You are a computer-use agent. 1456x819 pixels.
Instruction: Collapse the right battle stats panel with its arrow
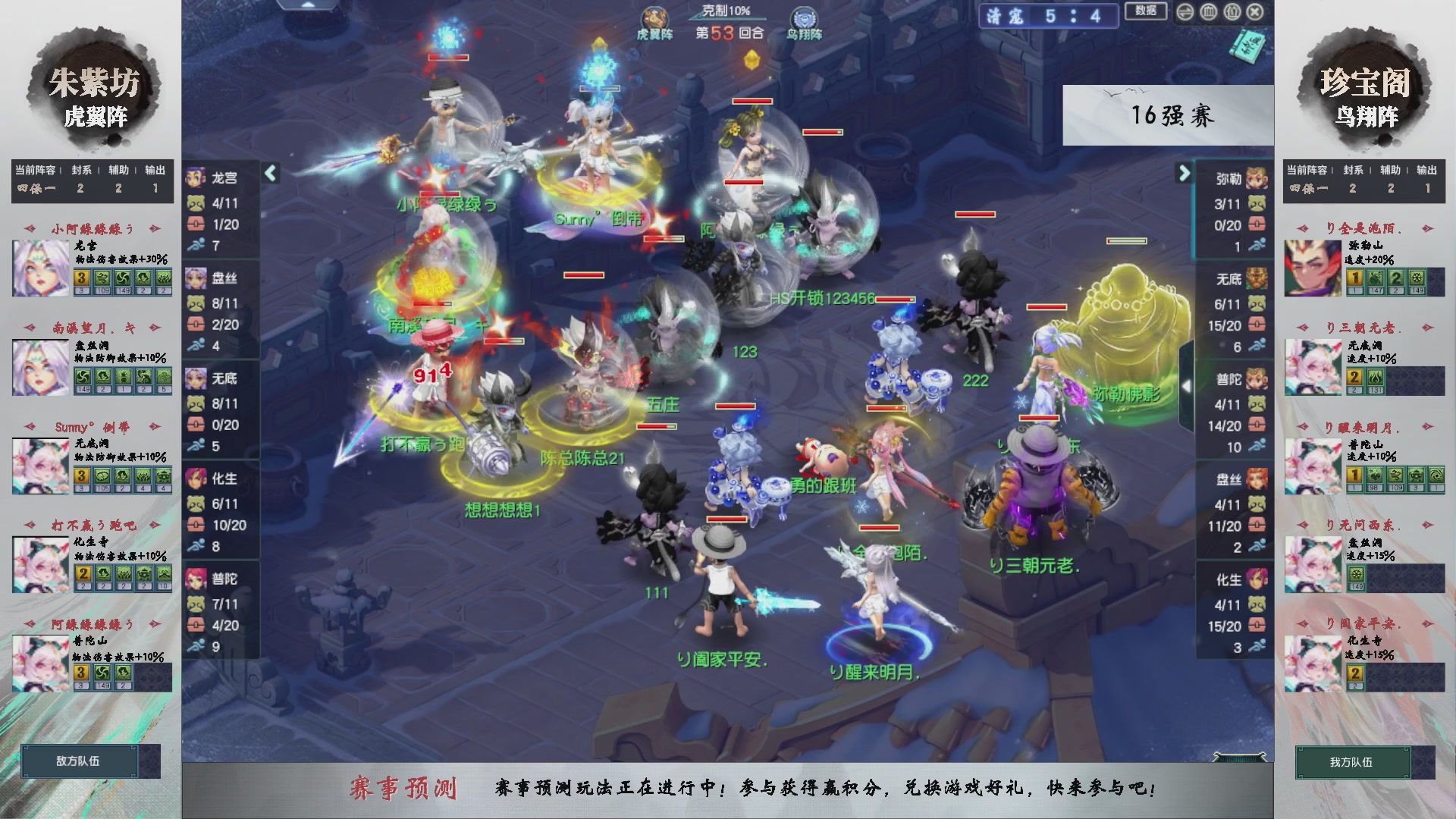(x=1185, y=173)
